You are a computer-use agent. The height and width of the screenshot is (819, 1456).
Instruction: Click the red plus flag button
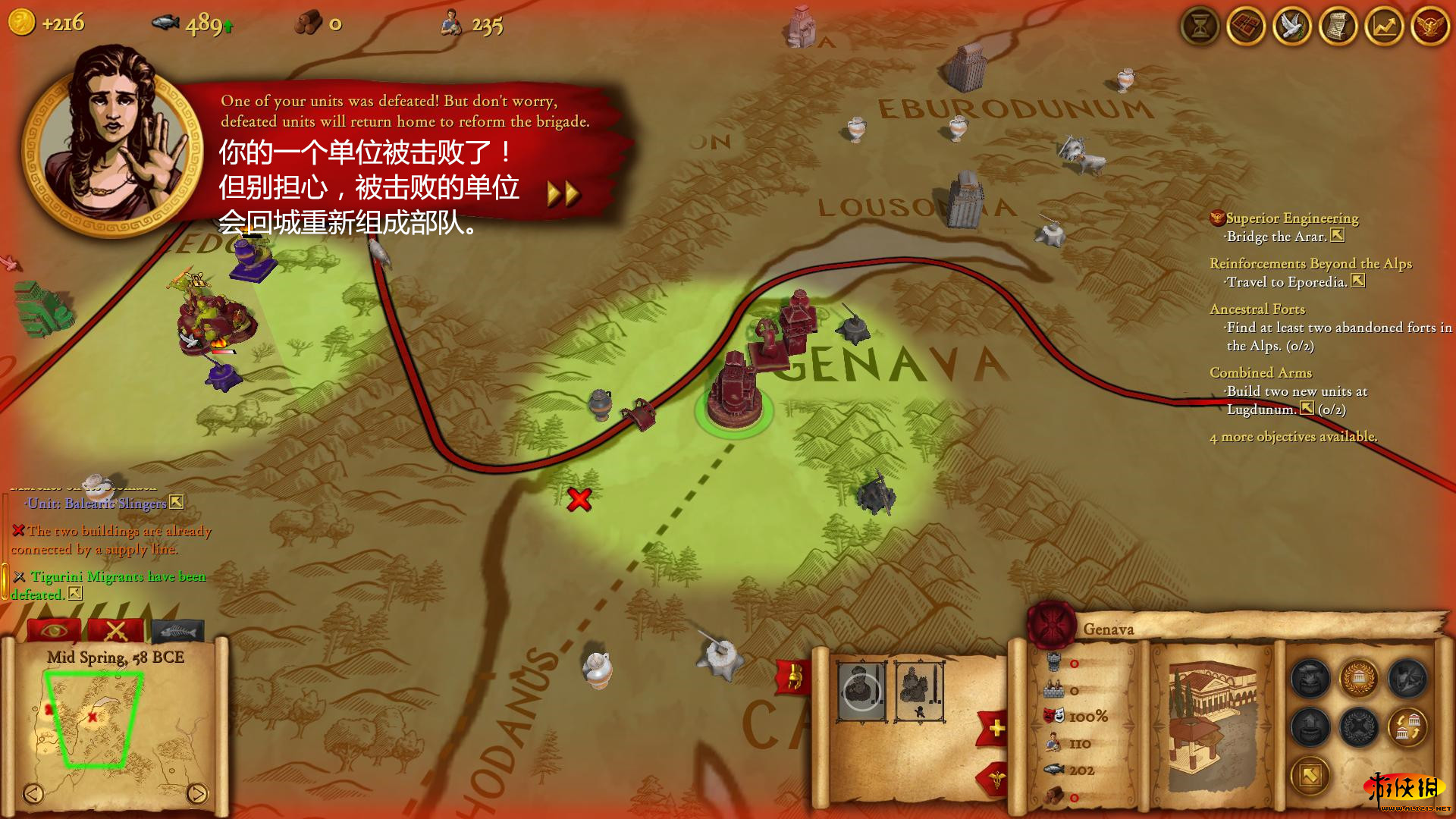pyautogui.click(x=996, y=729)
